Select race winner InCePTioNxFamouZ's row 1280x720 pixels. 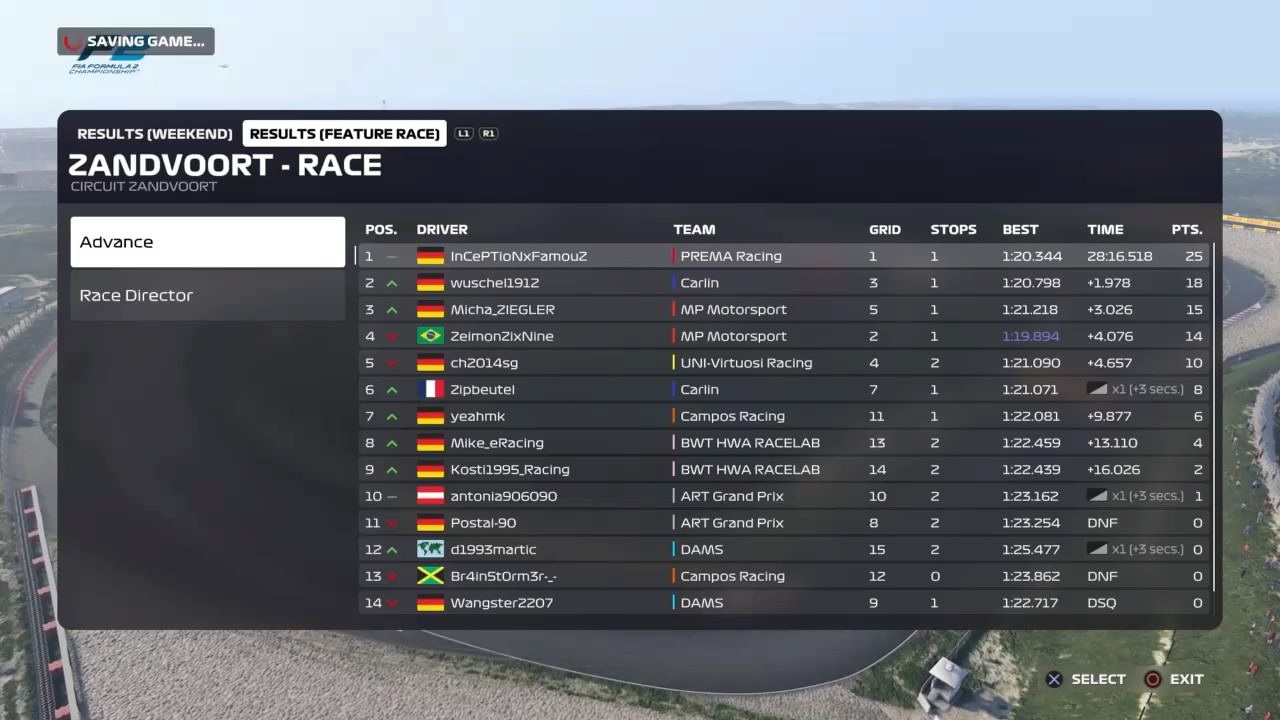[x=783, y=256]
